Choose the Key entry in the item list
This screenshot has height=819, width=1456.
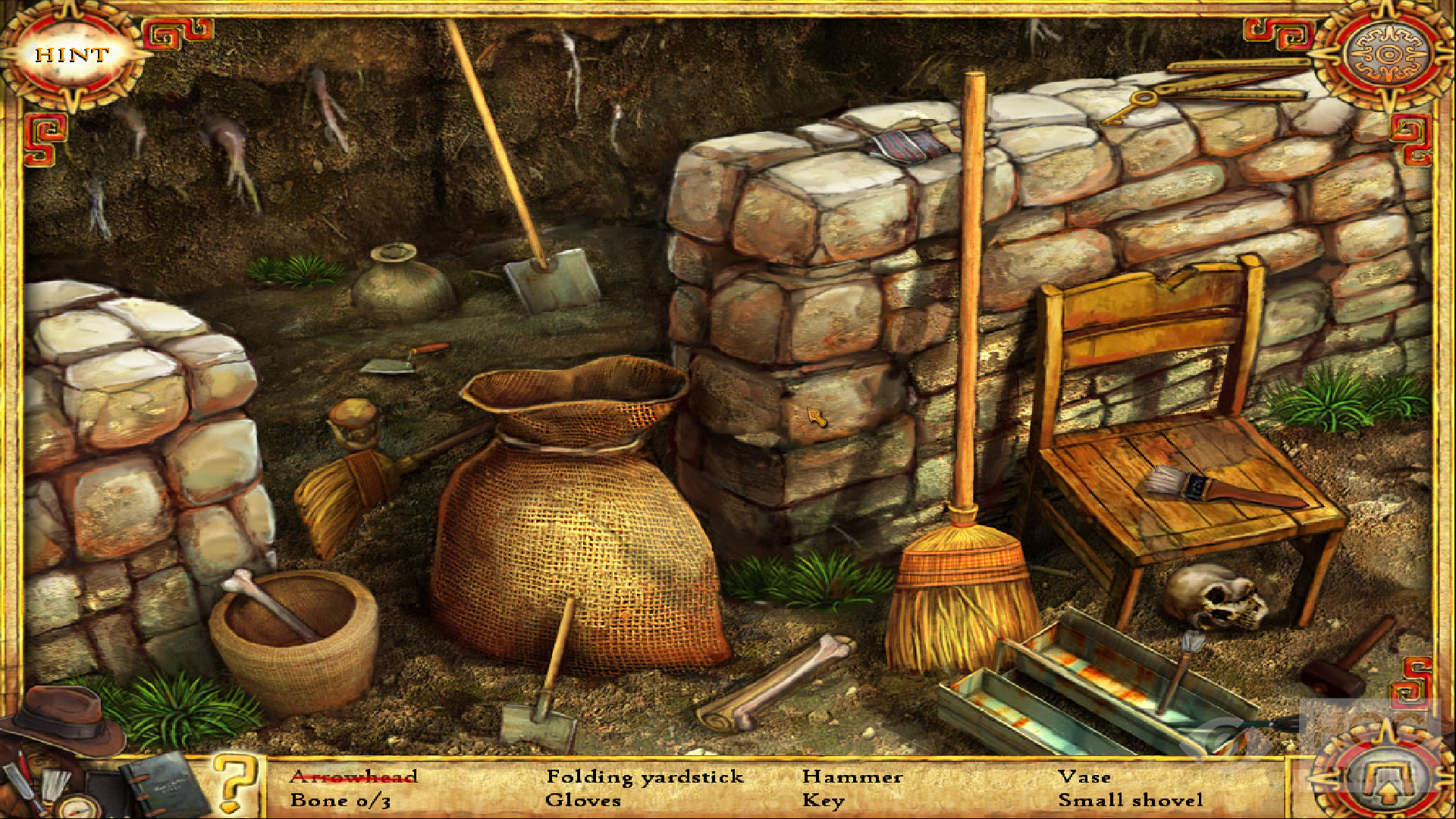click(x=823, y=800)
